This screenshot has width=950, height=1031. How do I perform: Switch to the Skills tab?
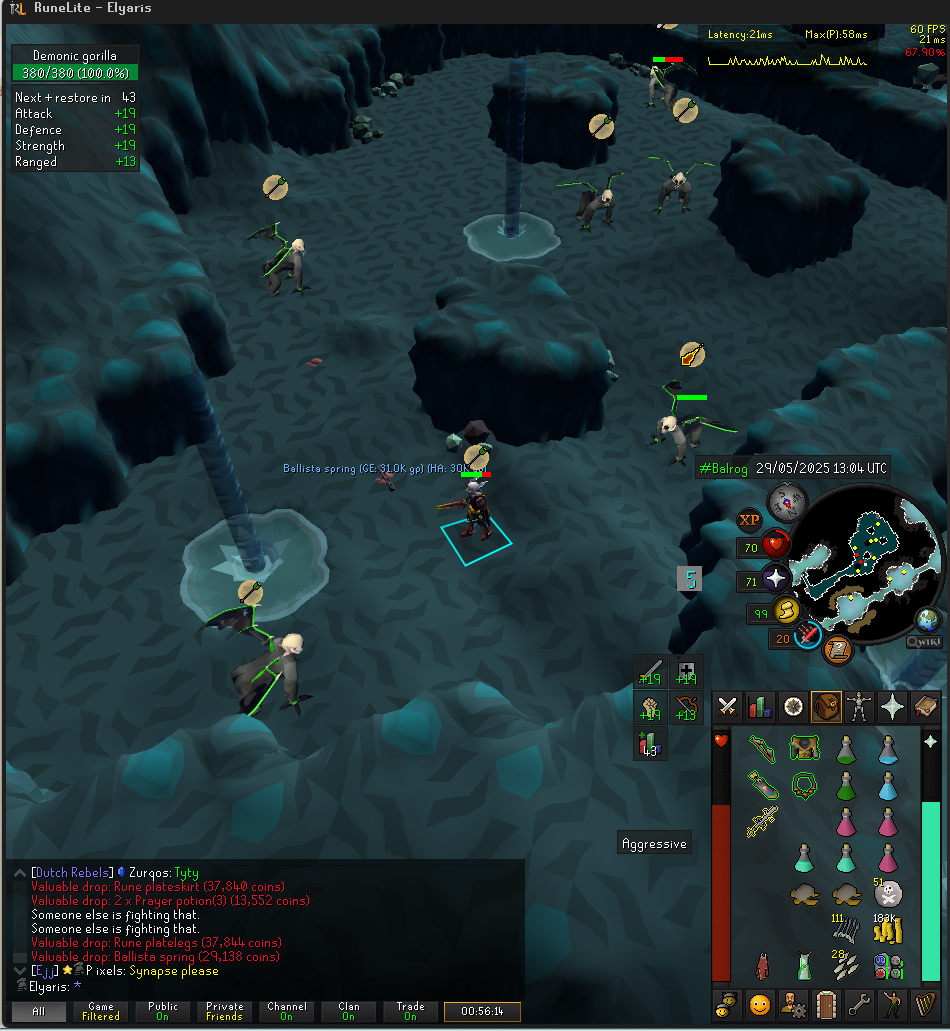760,707
